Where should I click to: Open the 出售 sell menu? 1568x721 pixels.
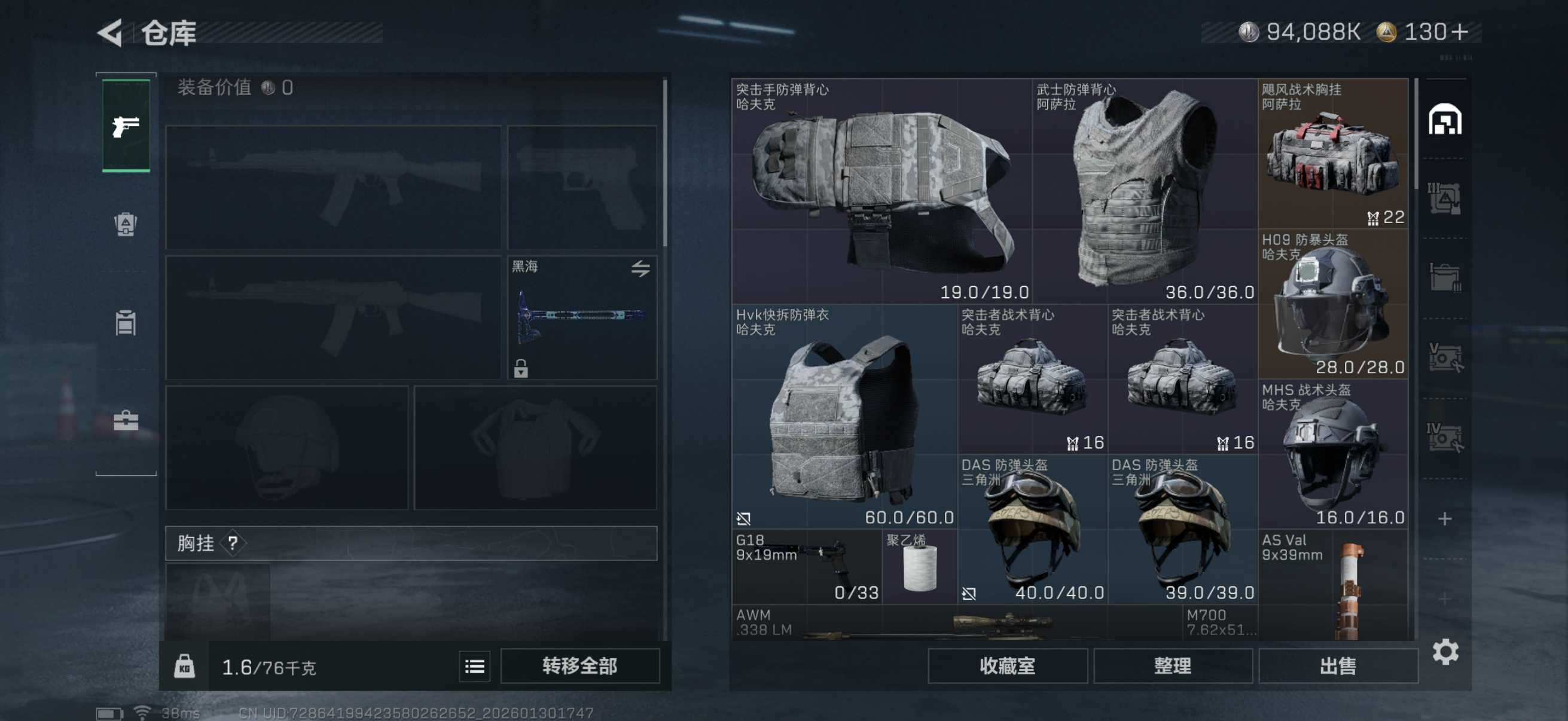(x=1337, y=665)
